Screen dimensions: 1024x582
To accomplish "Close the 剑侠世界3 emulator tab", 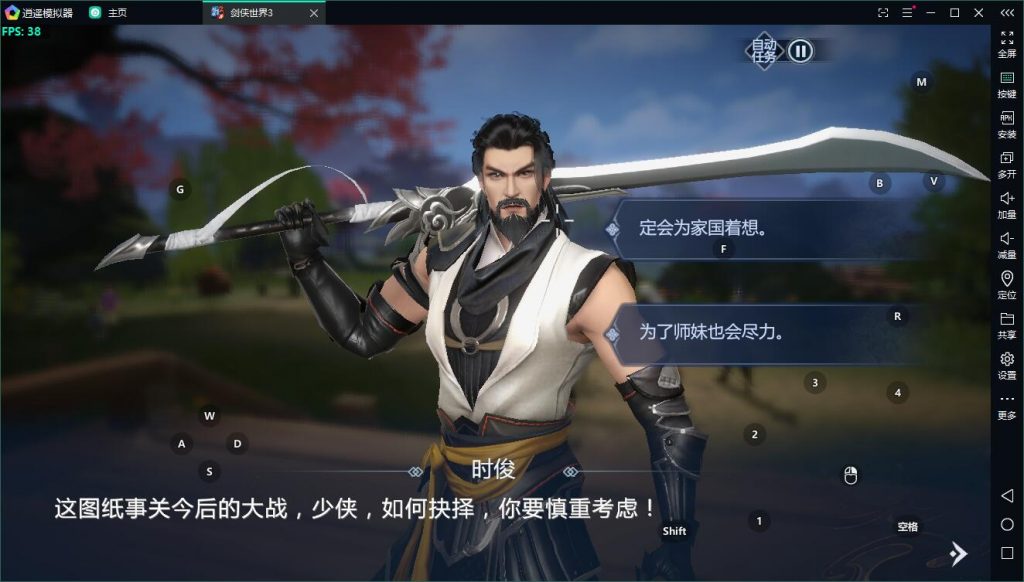I will tap(313, 13).
